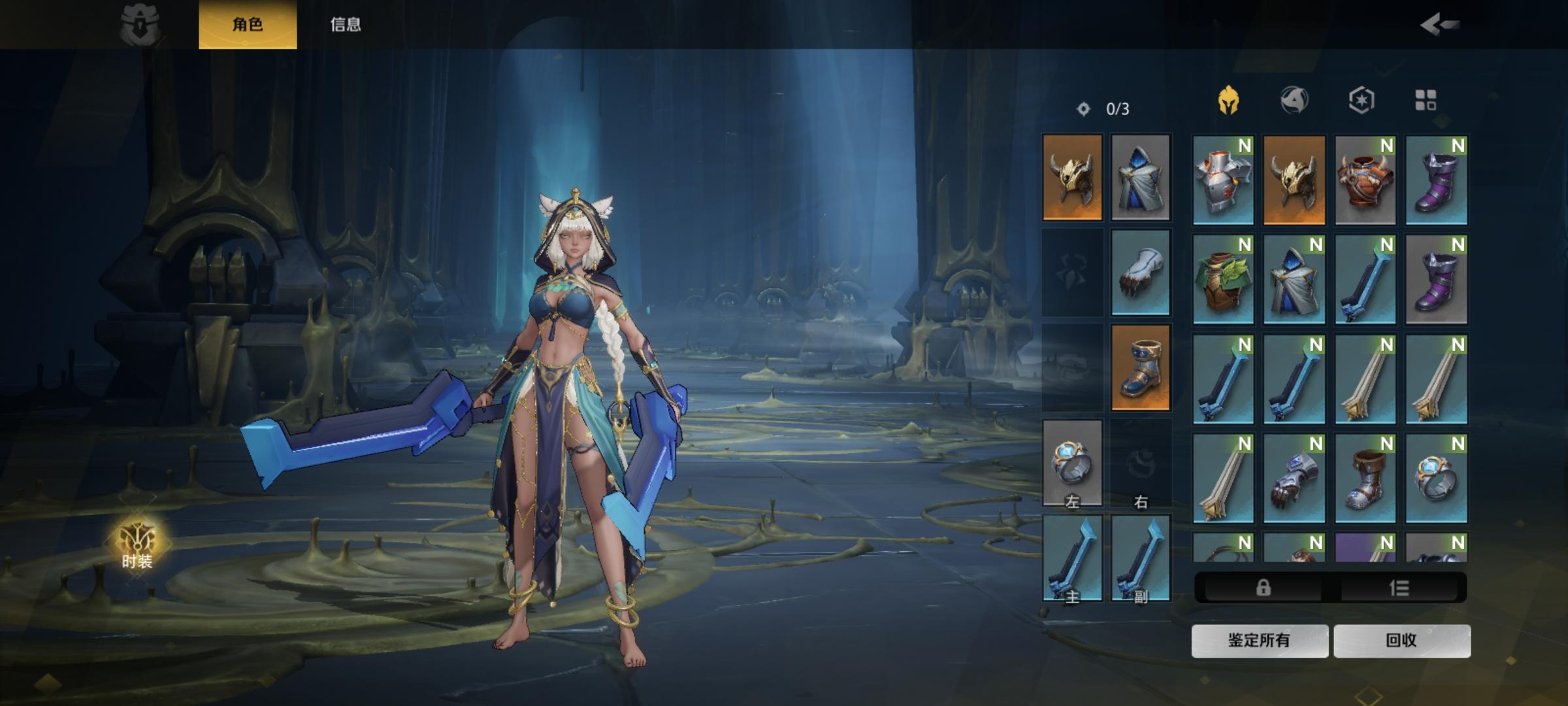The width and height of the screenshot is (1568, 706).
Task: Select the equipped blue hooded cloak
Action: tap(1140, 177)
